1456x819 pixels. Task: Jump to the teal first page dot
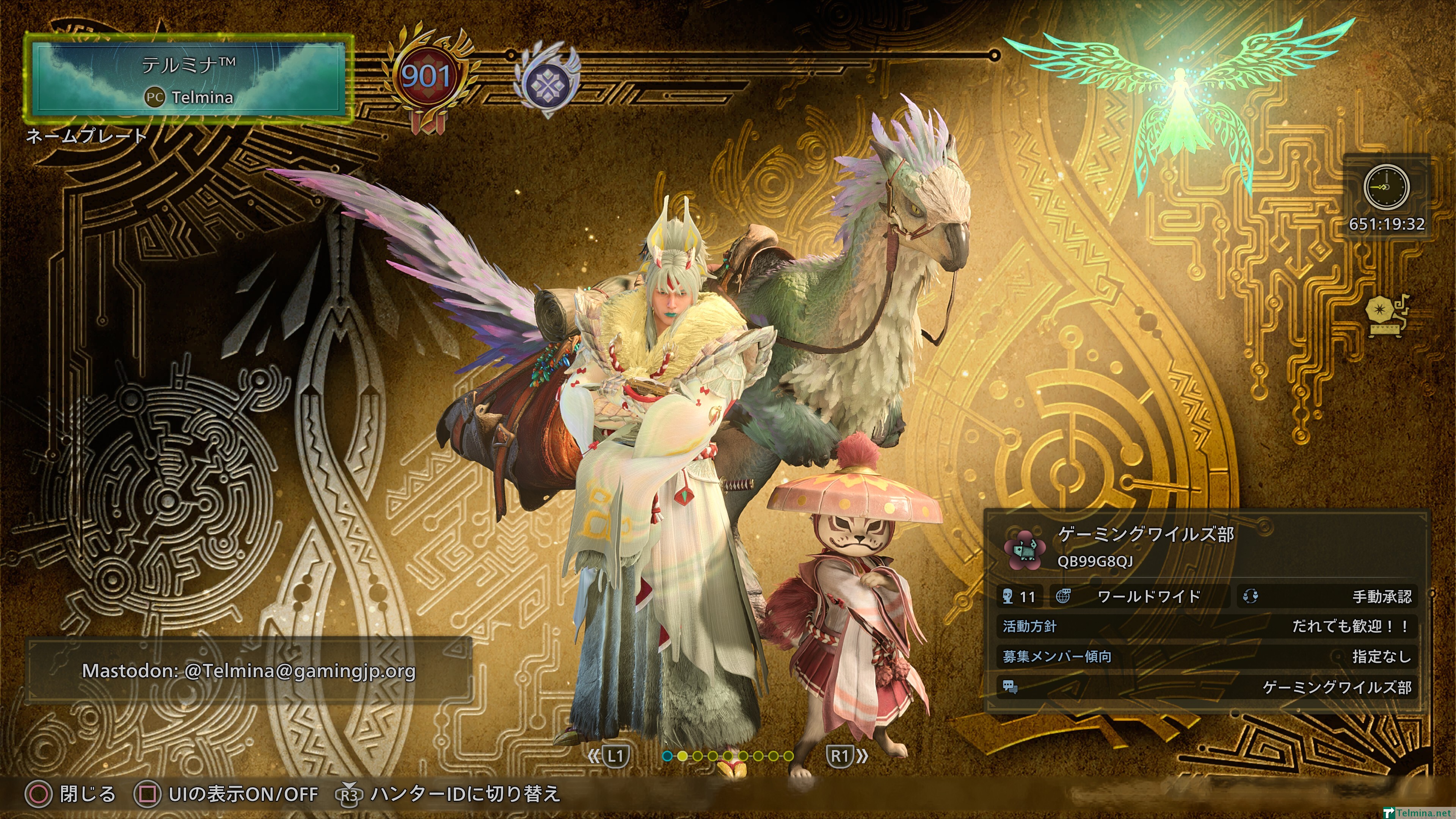[x=667, y=756]
